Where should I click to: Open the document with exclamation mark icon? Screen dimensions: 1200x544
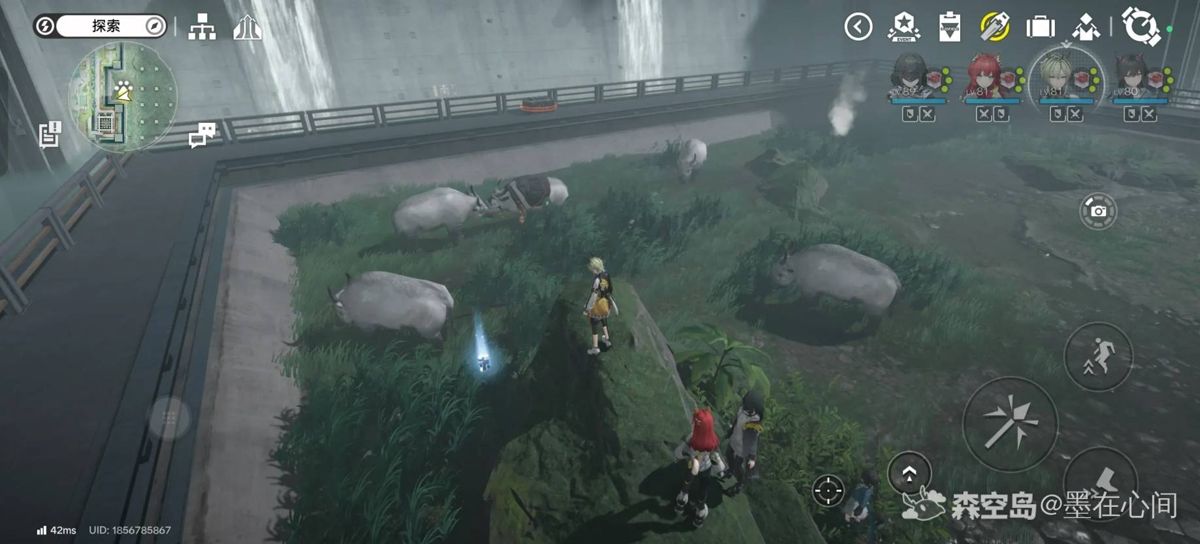point(49,134)
